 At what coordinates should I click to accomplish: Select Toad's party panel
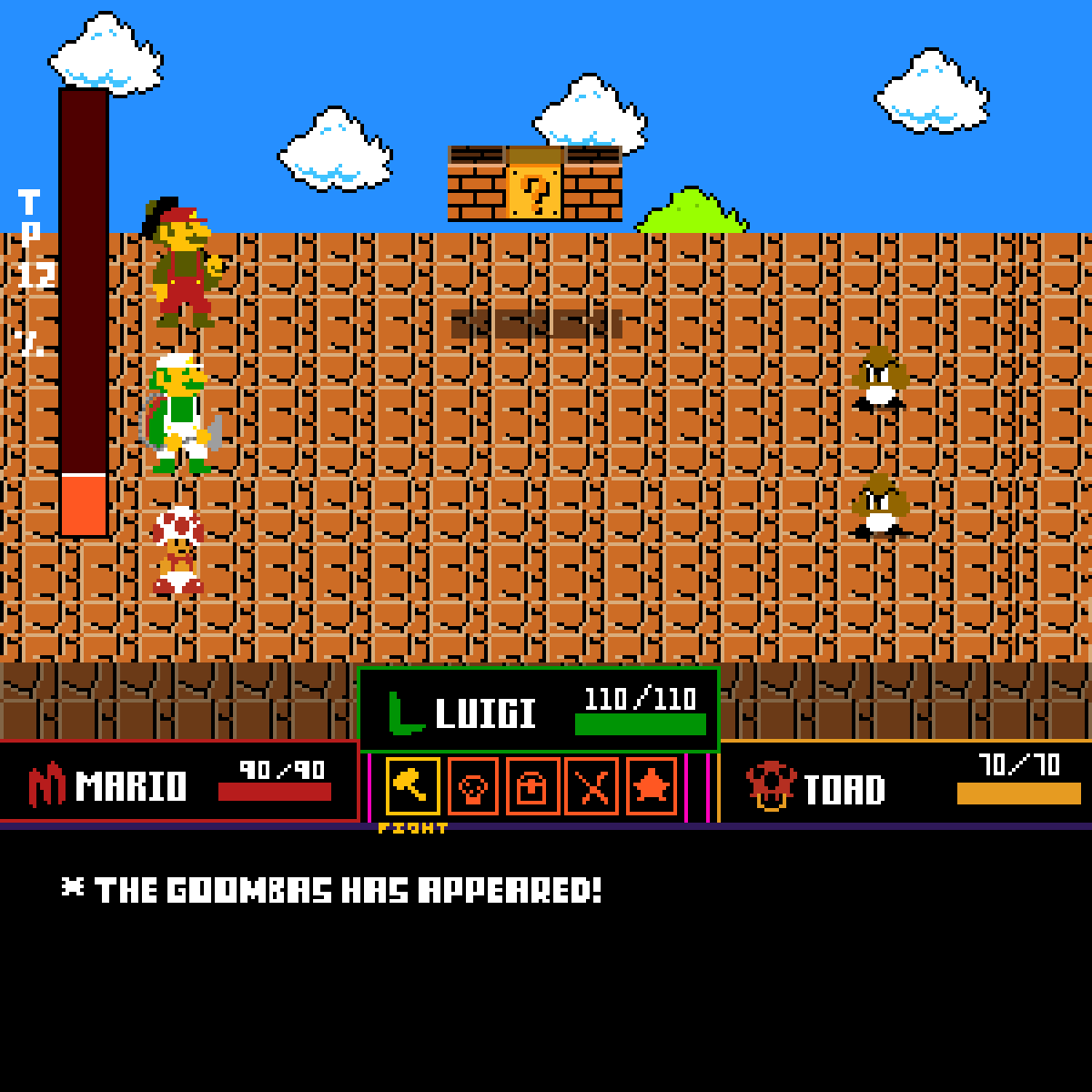905,783
